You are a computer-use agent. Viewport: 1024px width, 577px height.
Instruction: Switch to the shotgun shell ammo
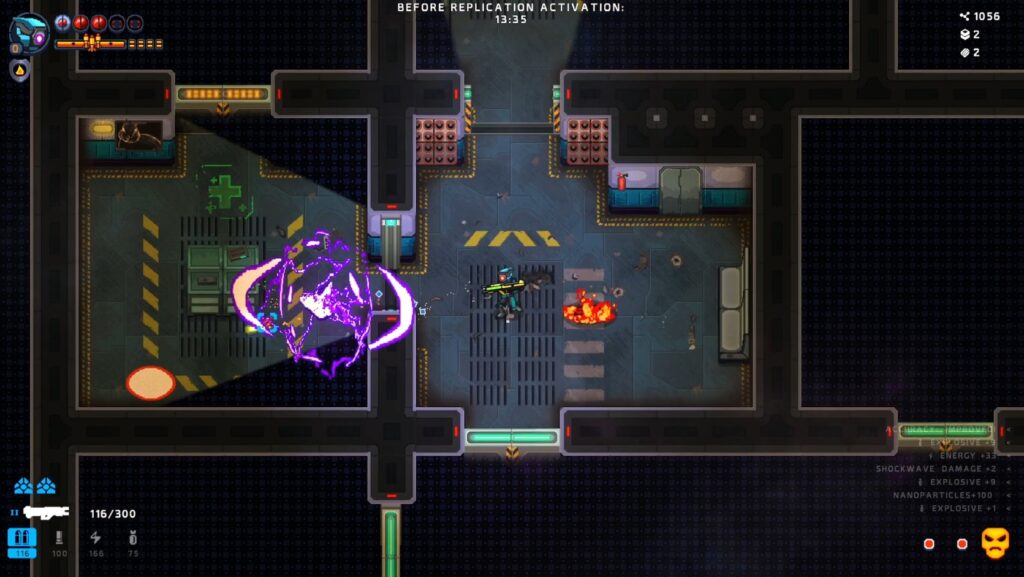click(x=59, y=542)
